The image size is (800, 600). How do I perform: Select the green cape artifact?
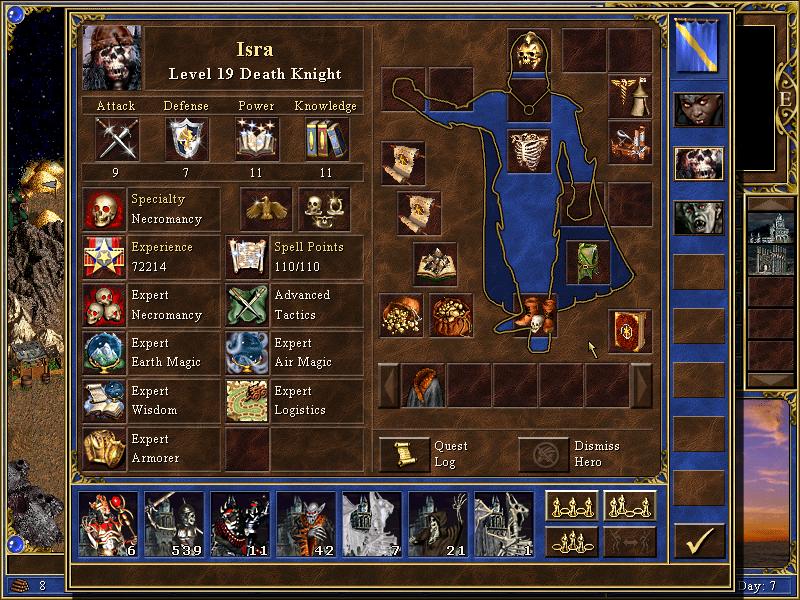[x=588, y=261]
